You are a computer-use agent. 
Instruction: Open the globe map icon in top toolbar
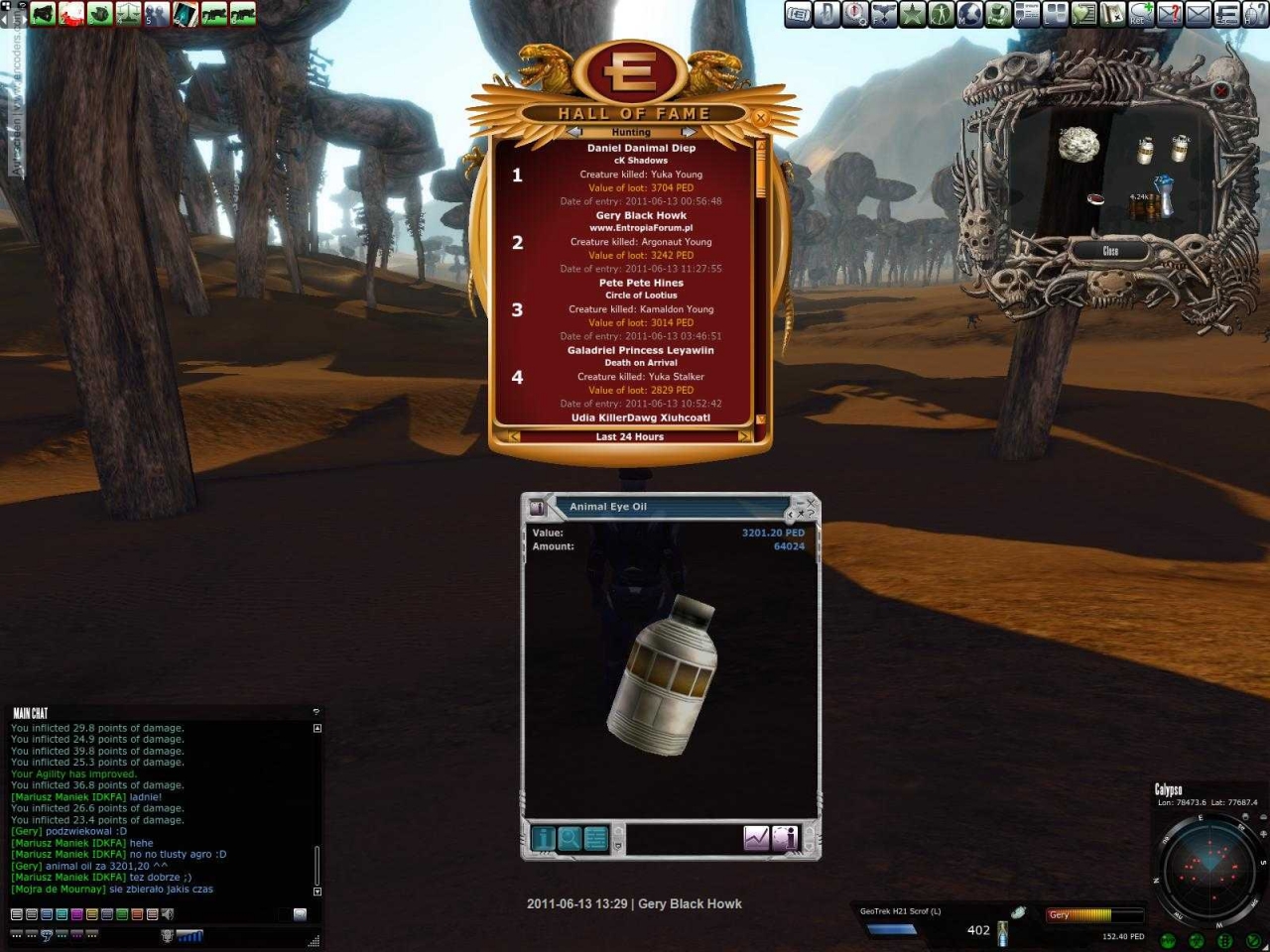pos(969,14)
